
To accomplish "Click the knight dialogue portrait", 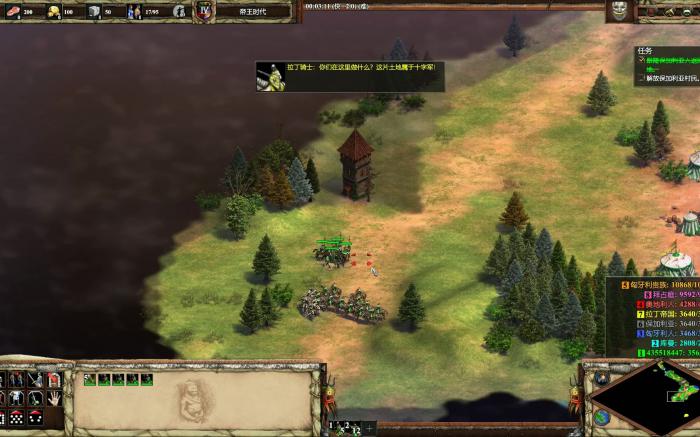I will pyautogui.click(x=270, y=74).
